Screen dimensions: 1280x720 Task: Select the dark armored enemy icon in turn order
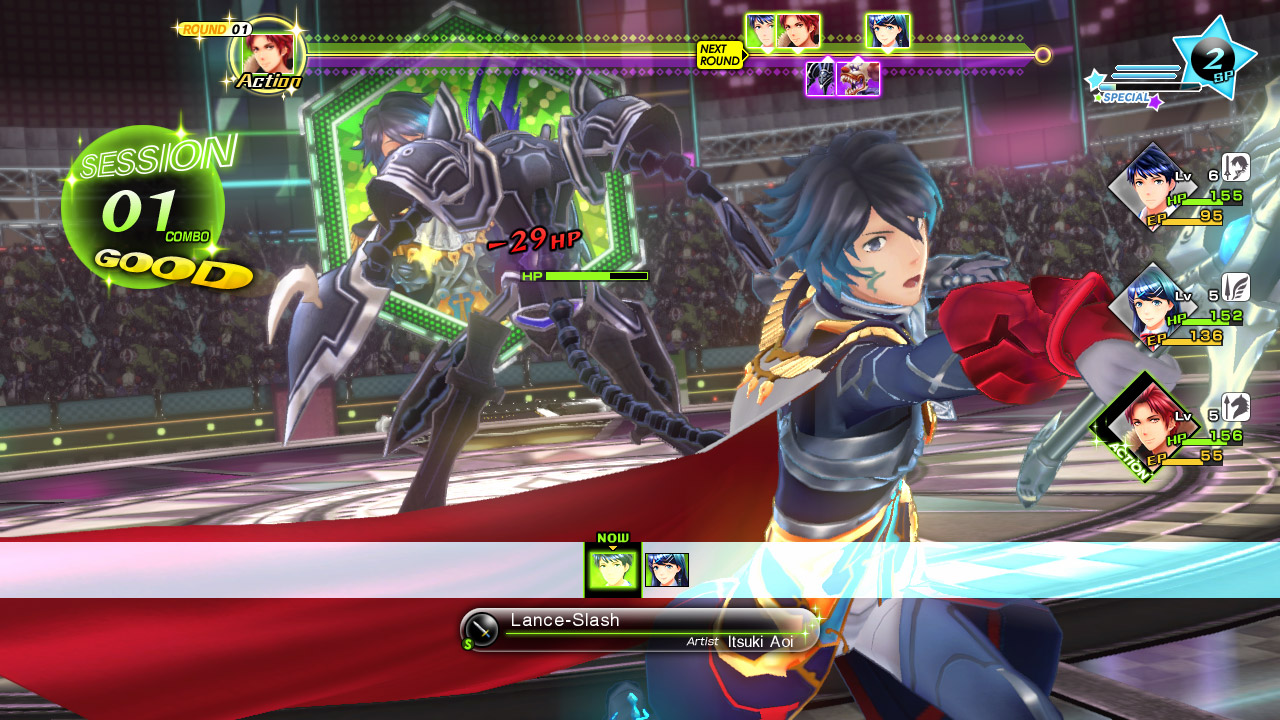[821, 78]
